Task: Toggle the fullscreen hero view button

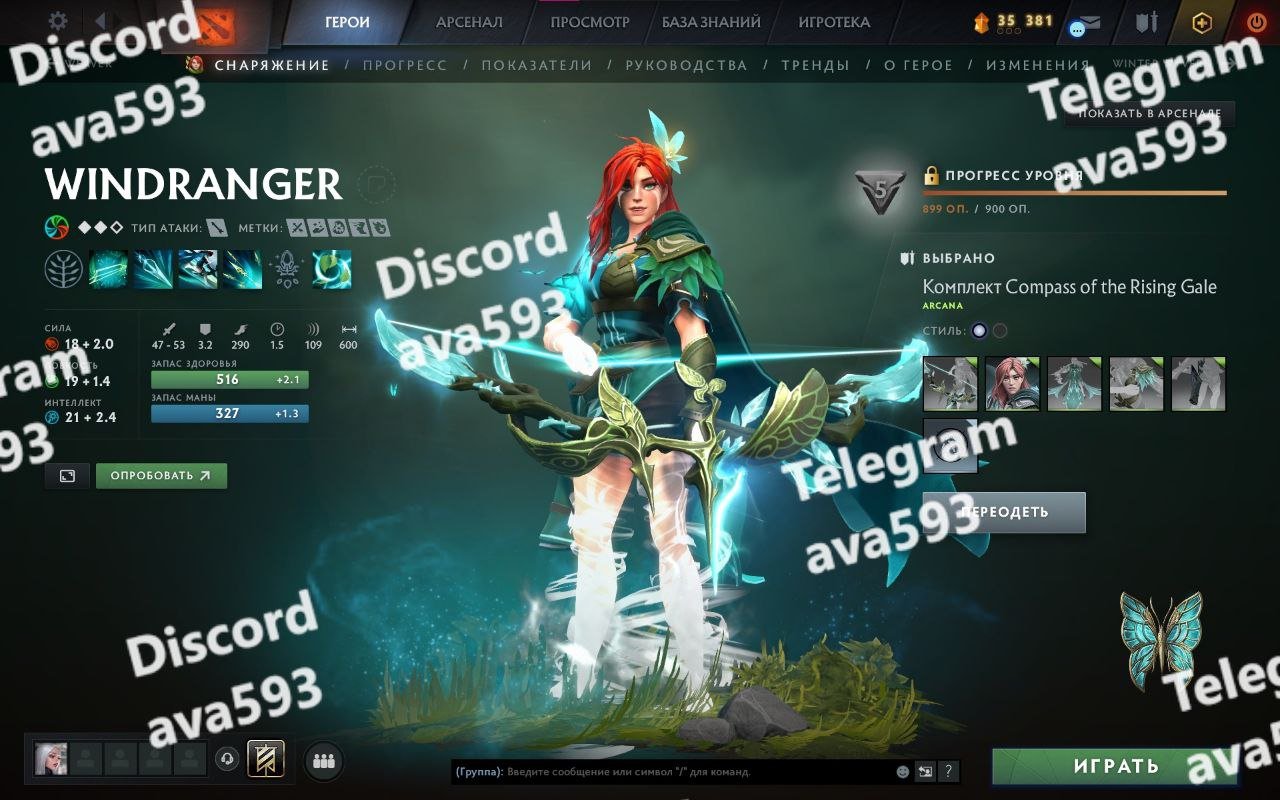Action: pyautogui.click(x=67, y=476)
